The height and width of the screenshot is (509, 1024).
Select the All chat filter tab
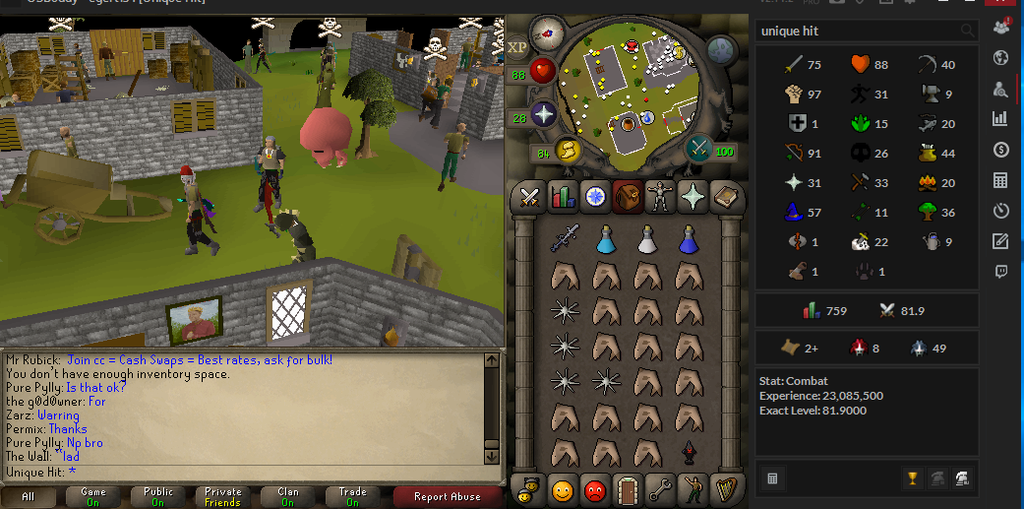click(x=28, y=496)
